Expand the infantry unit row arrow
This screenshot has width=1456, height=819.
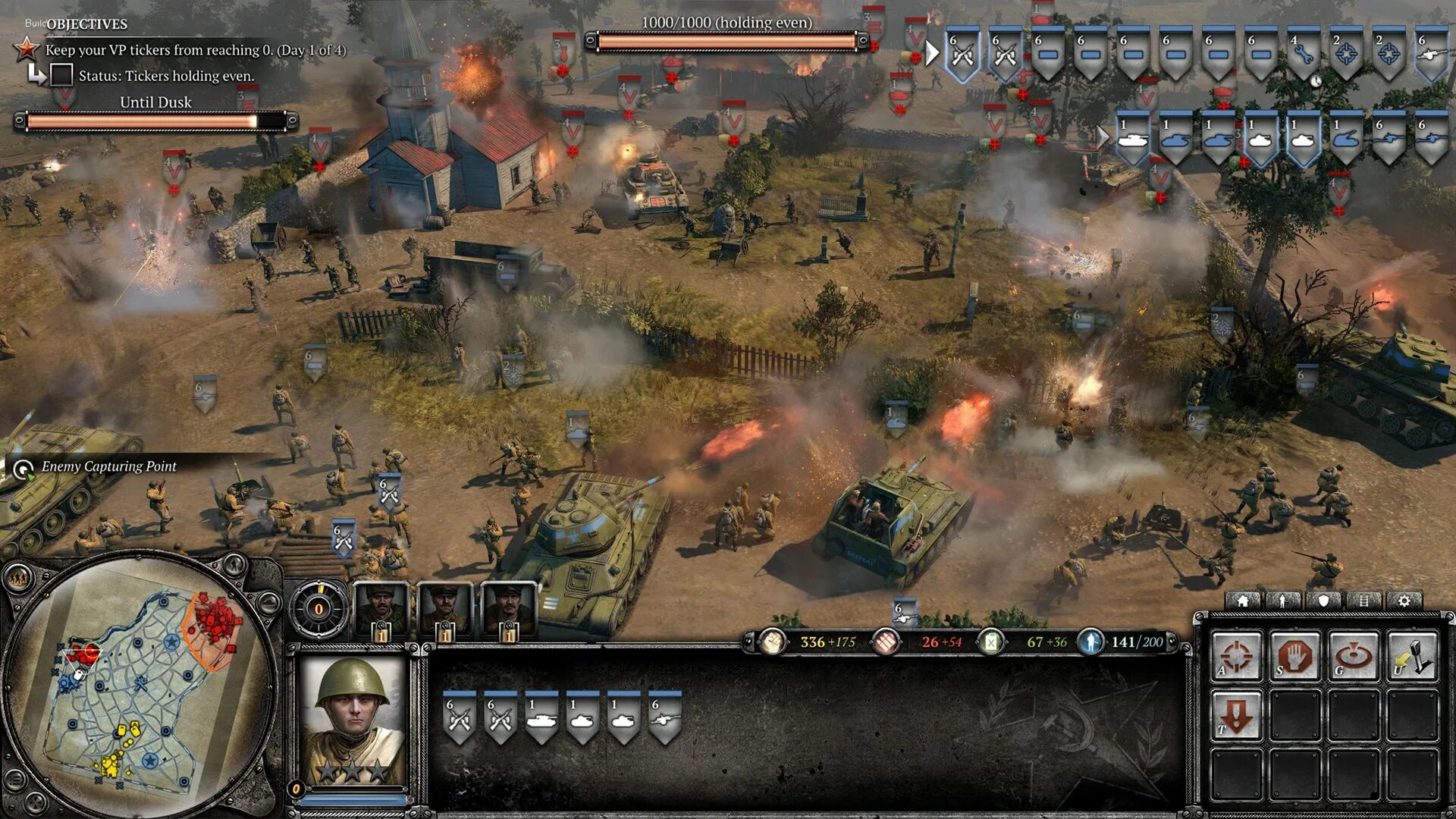(x=933, y=53)
